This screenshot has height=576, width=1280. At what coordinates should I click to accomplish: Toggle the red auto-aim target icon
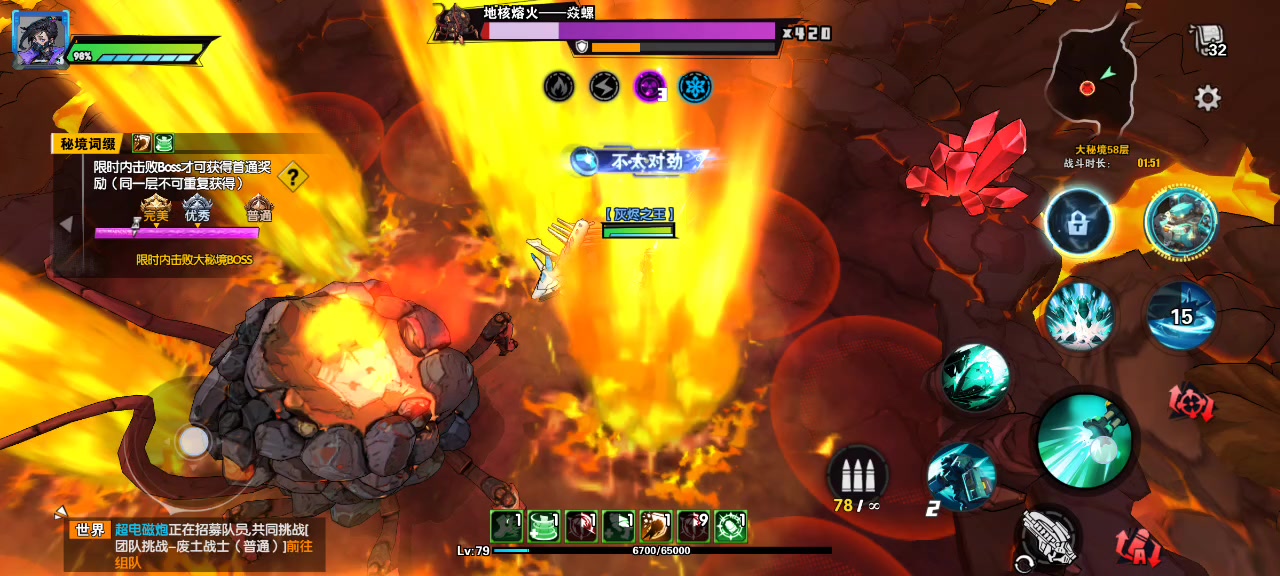(1191, 403)
